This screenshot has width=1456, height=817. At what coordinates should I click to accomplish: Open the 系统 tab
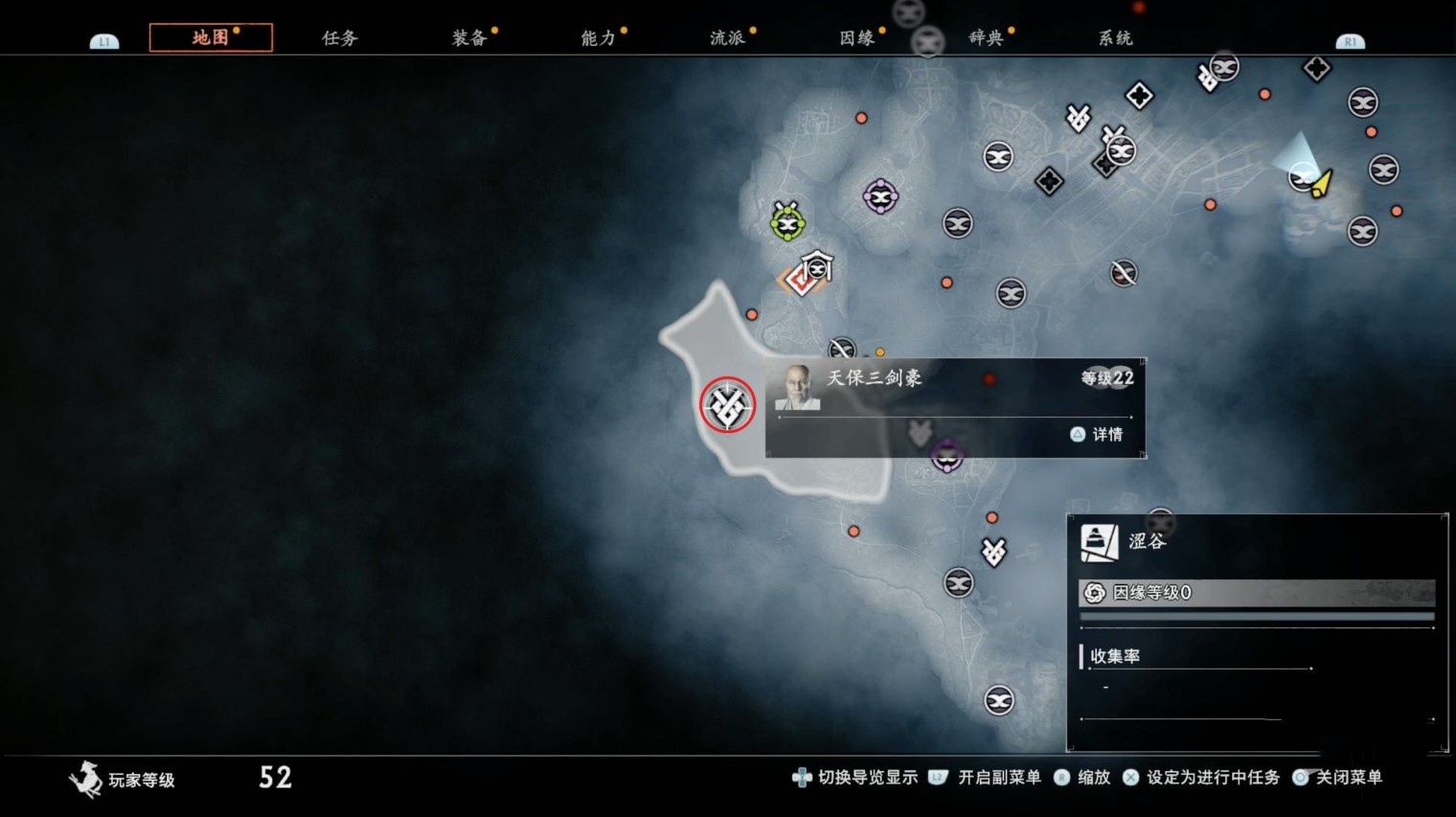(x=1115, y=38)
